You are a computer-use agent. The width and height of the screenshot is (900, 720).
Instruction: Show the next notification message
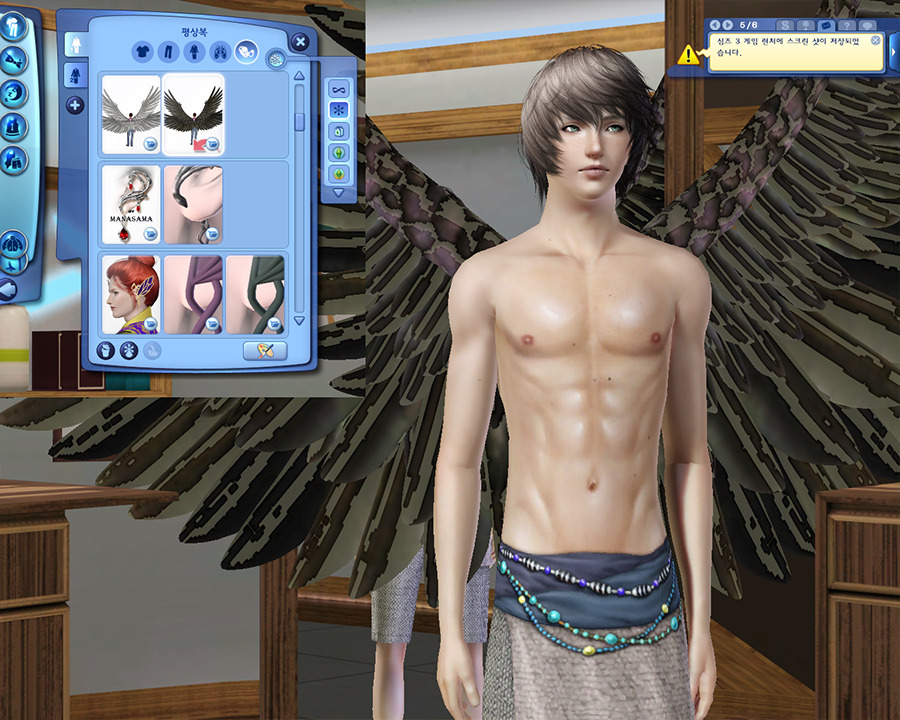click(x=727, y=24)
